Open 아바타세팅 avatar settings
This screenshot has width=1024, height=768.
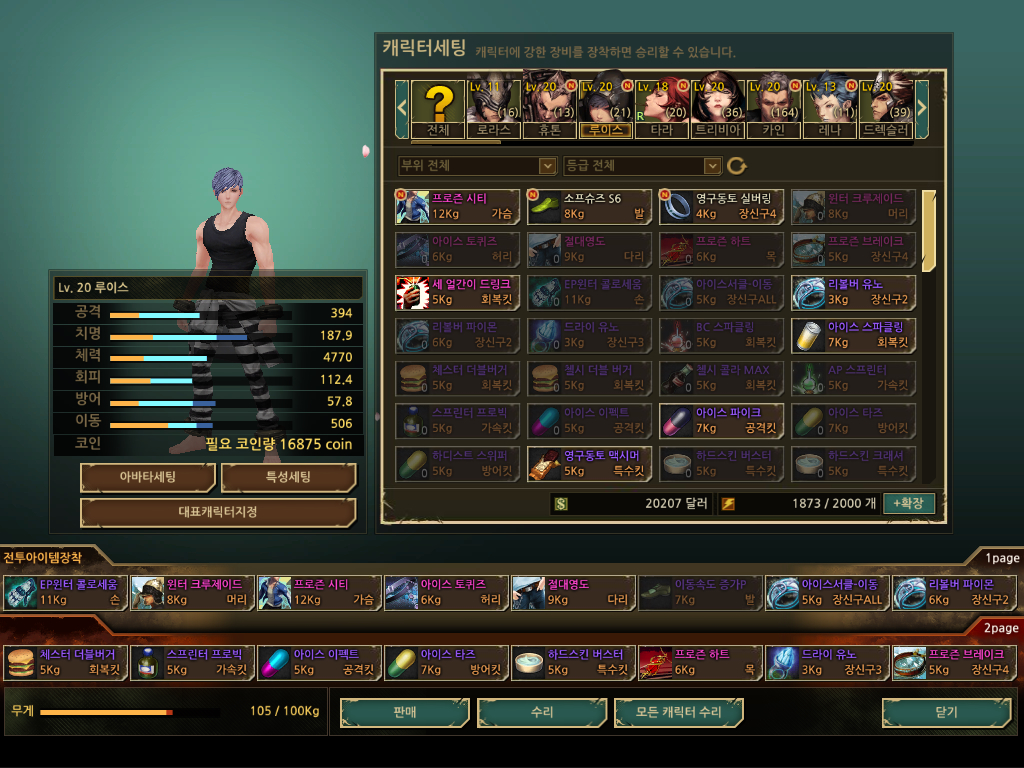[148, 477]
